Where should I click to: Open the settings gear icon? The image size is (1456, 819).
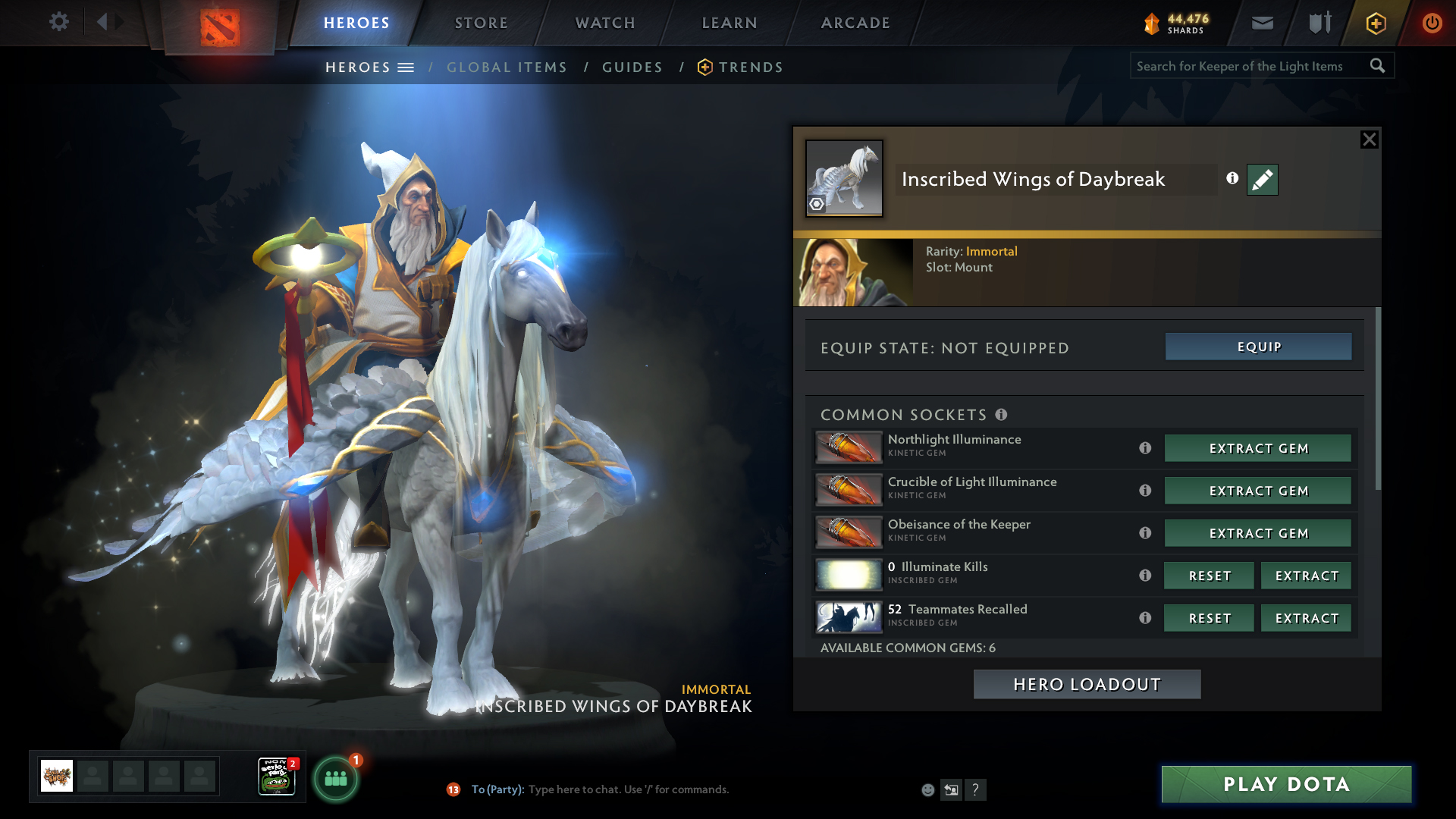click(58, 21)
